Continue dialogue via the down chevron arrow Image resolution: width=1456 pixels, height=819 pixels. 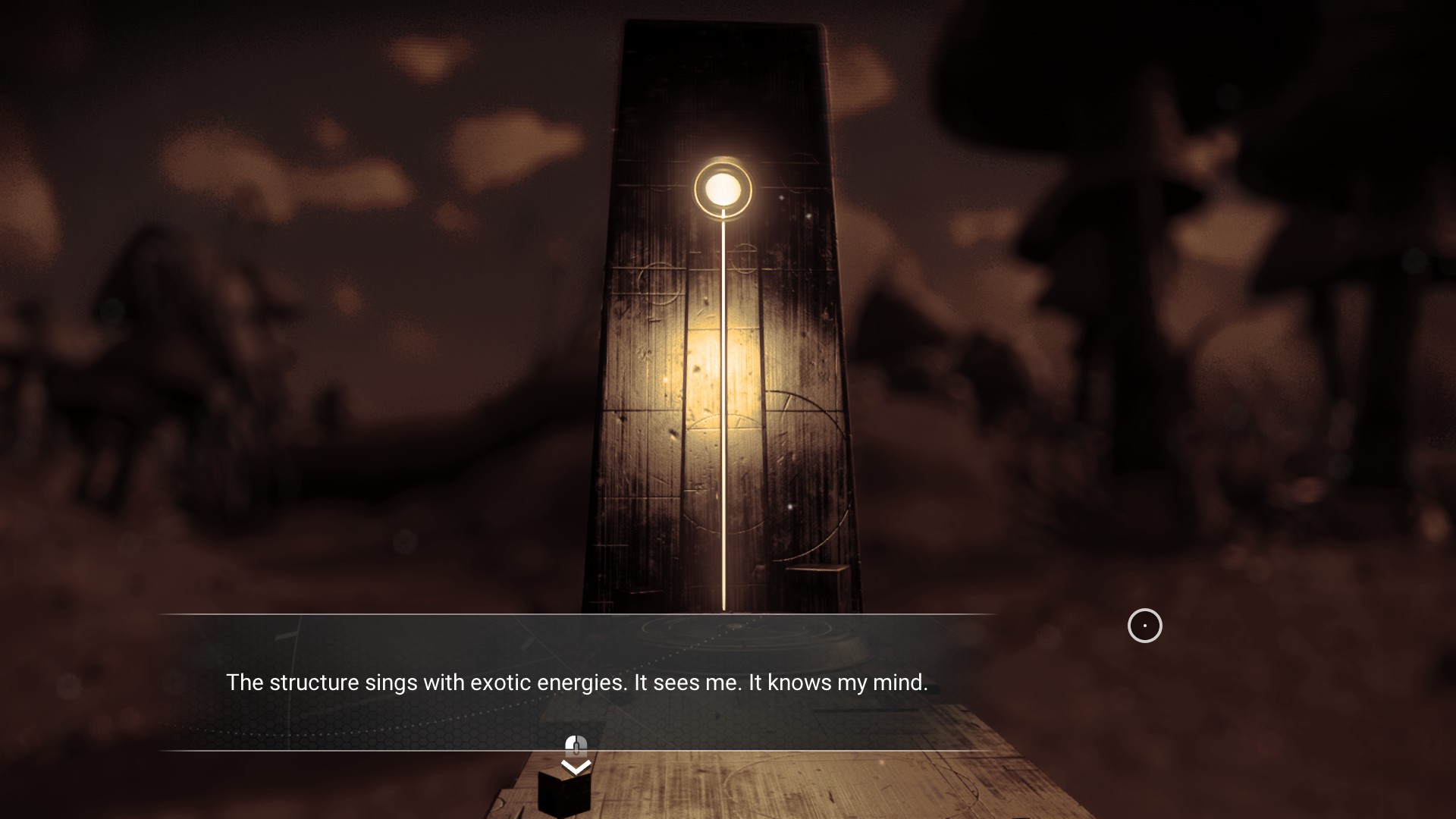point(576,767)
